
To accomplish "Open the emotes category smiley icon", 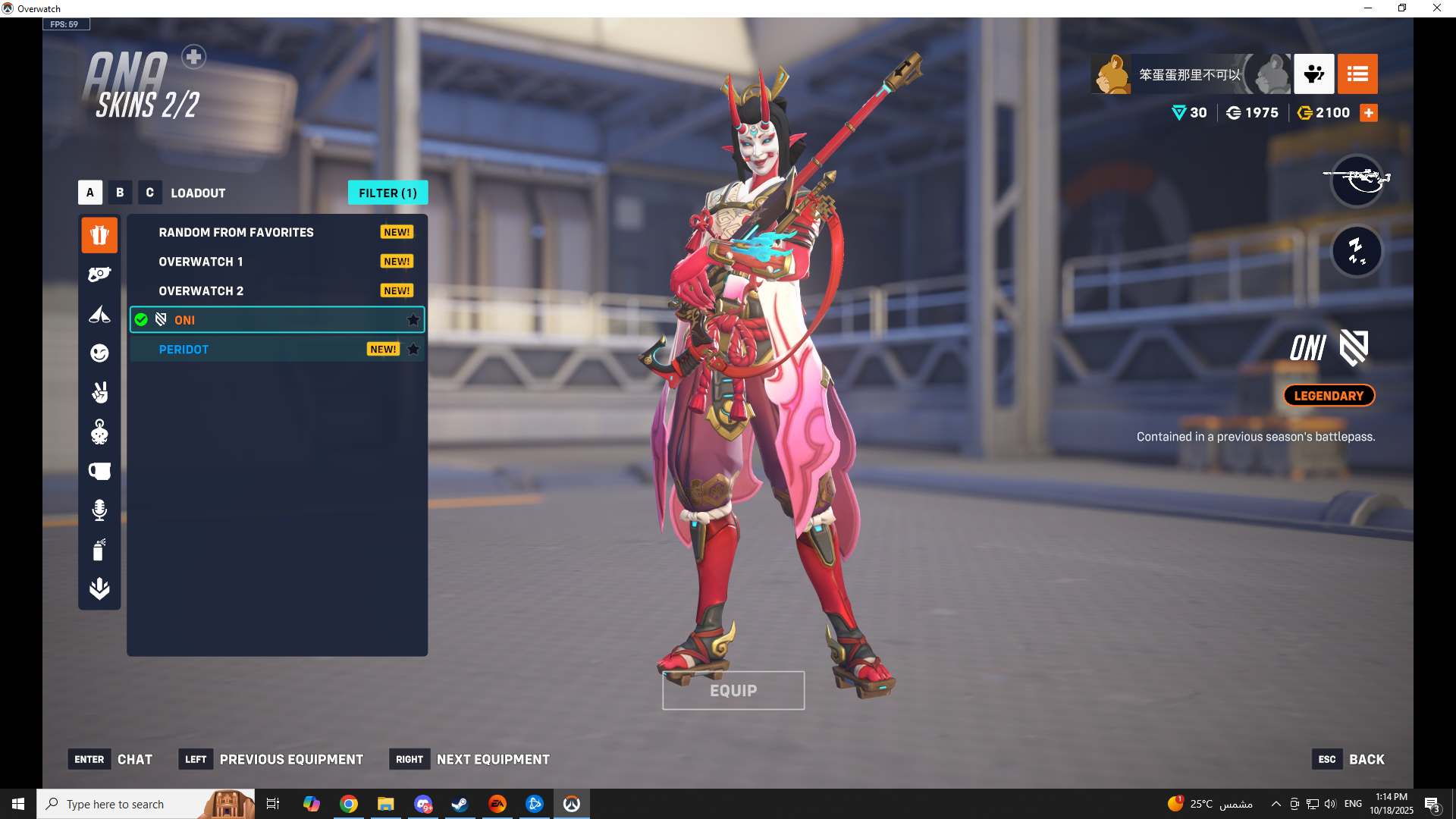I will click(x=99, y=353).
